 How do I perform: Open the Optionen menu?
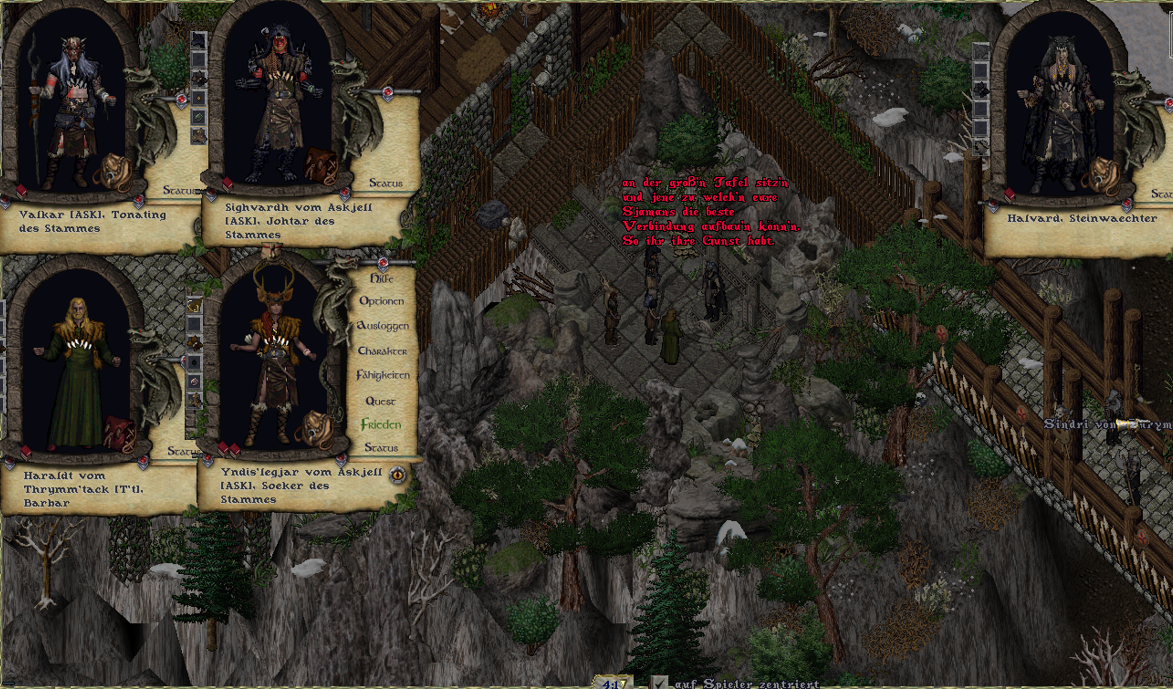coord(381,301)
